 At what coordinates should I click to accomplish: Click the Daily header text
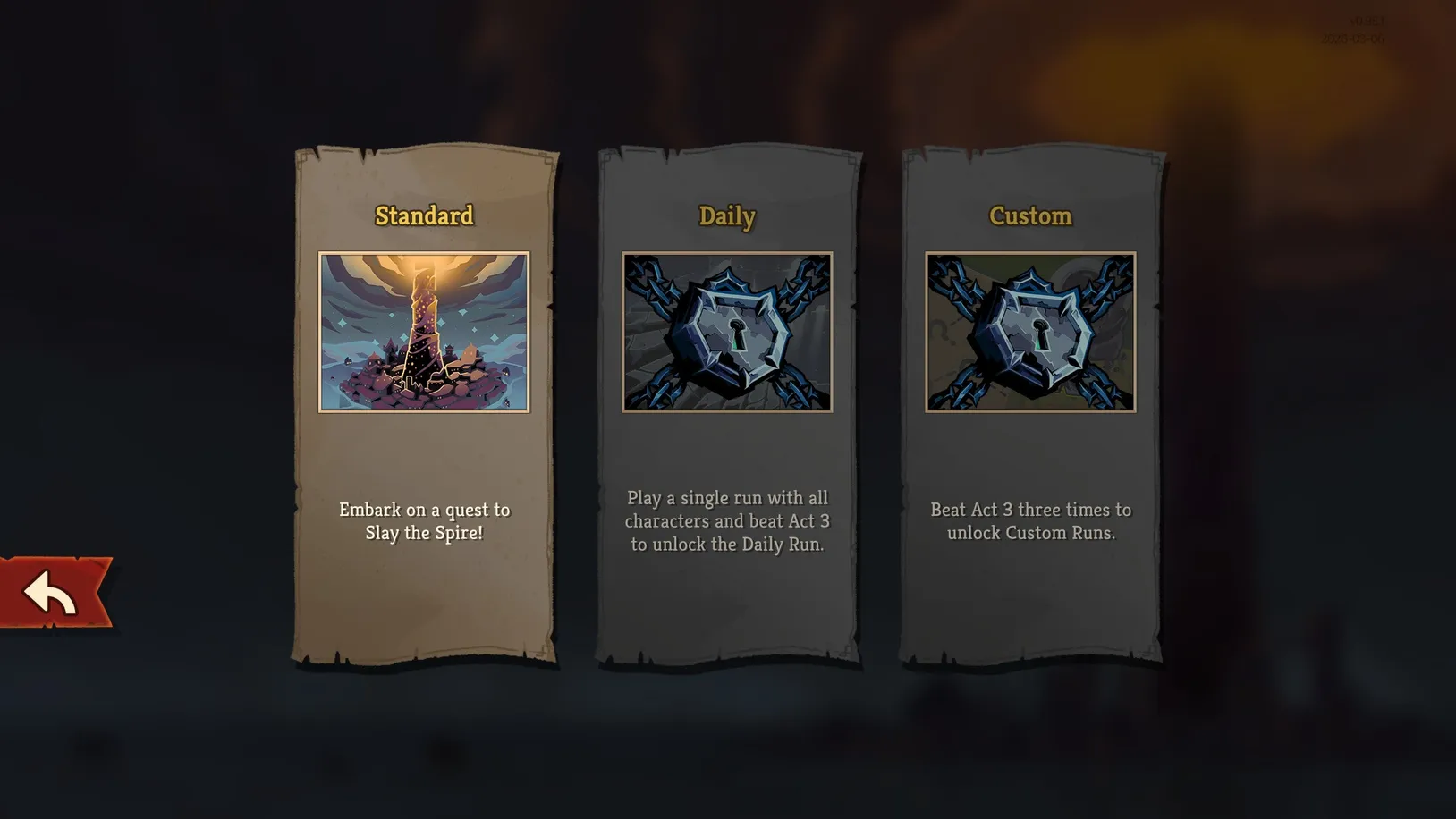tap(726, 216)
